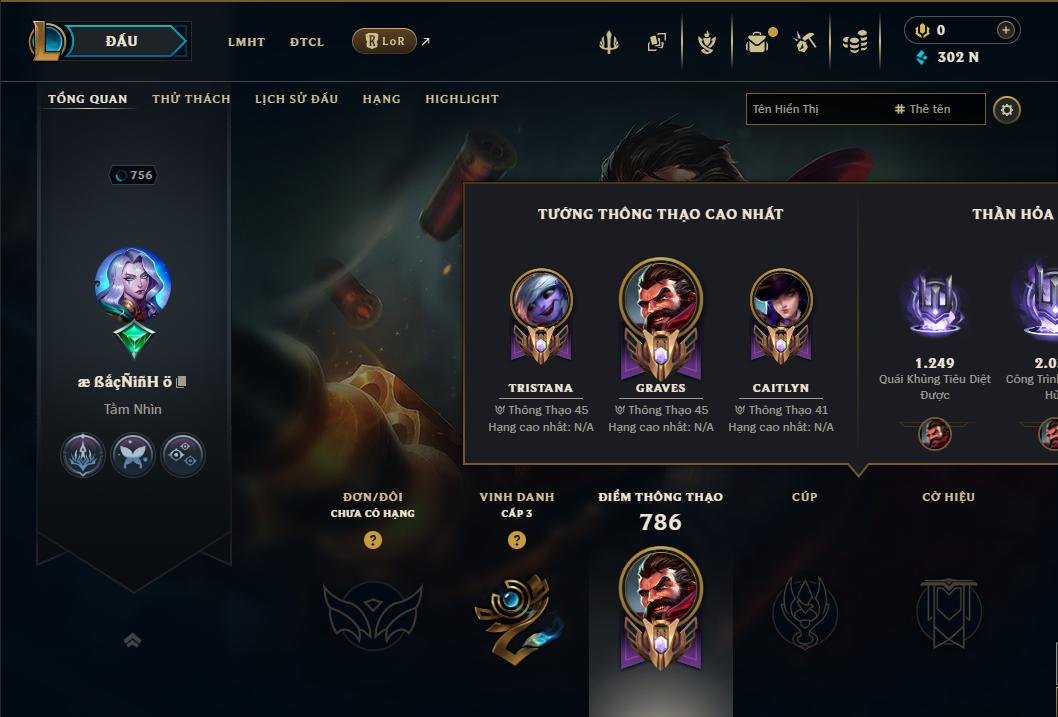The width and height of the screenshot is (1058, 717).
Task: Click the ĐẤU play button
Action: [122, 41]
